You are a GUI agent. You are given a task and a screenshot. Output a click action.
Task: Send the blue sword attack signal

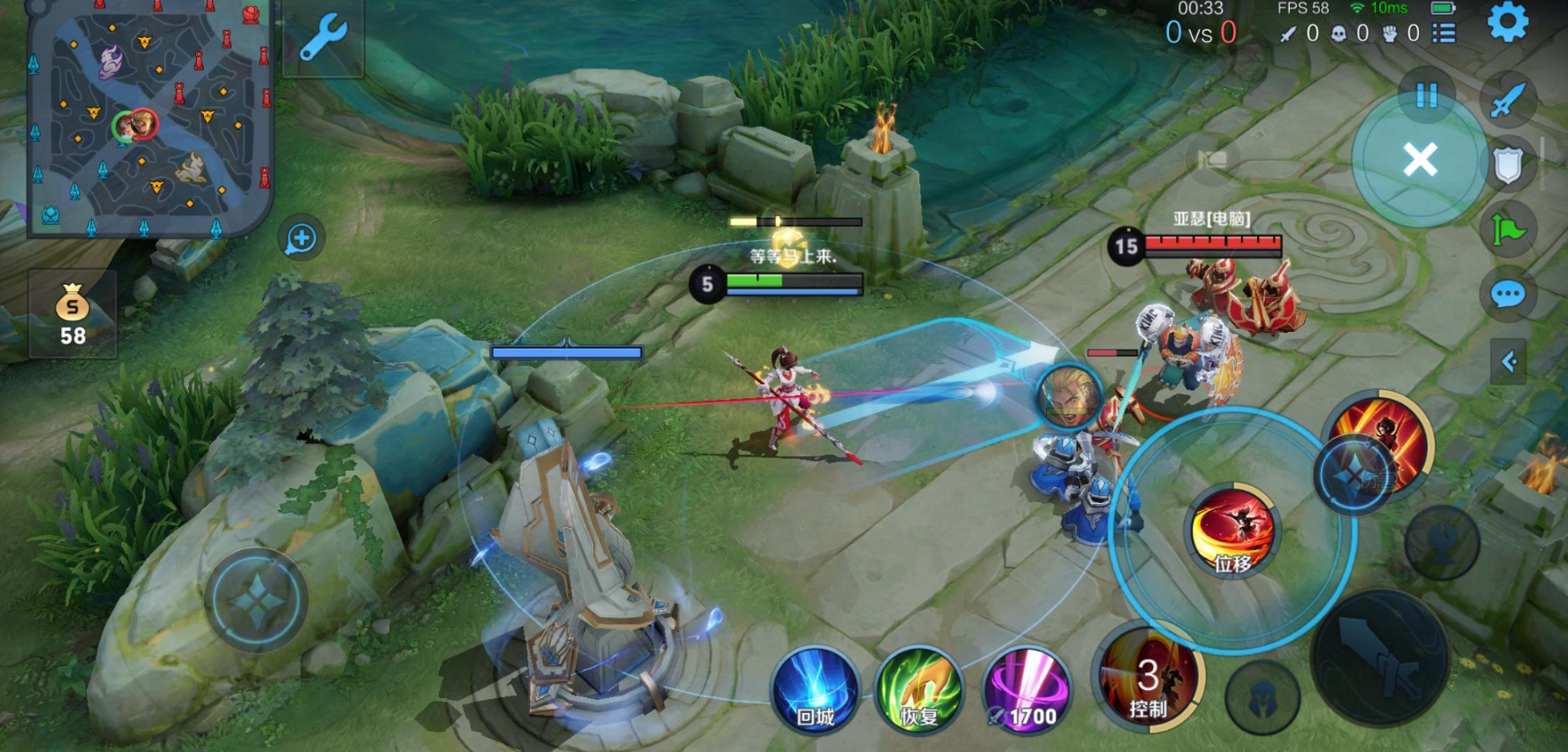1508,99
